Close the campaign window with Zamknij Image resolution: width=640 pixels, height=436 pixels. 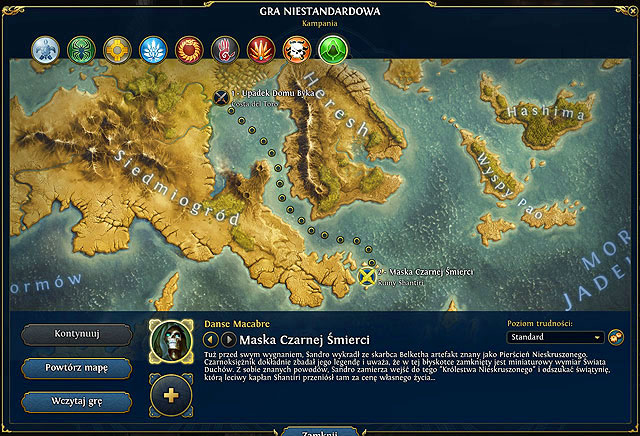320,432
